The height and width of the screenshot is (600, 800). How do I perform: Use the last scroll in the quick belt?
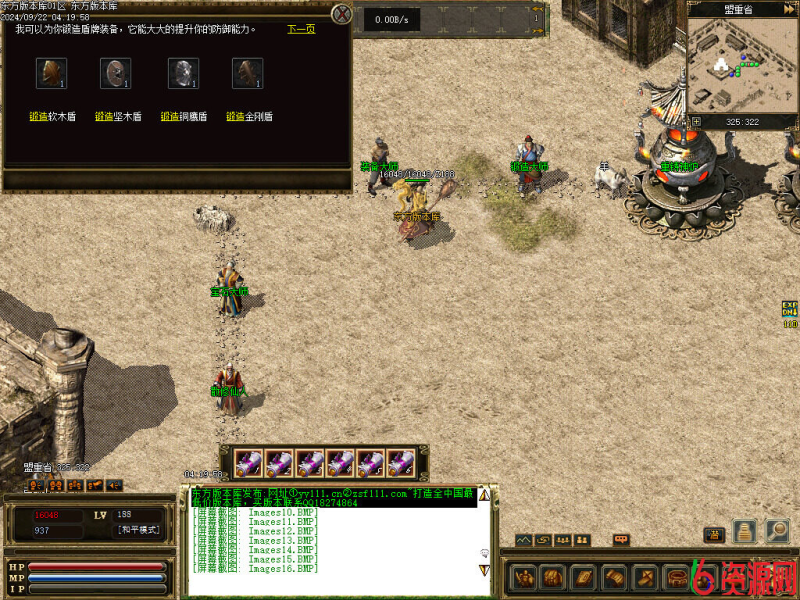click(x=401, y=463)
